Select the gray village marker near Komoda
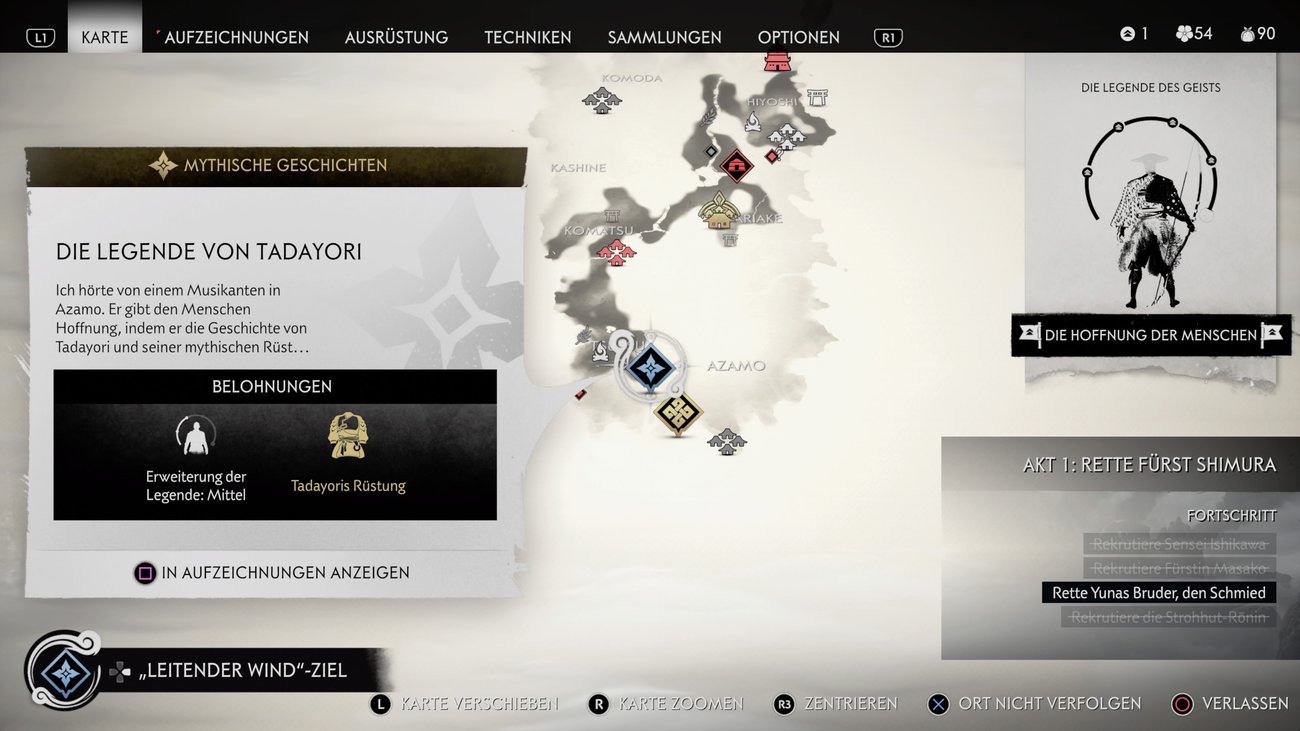Image resolution: width=1300 pixels, height=731 pixels. (602, 99)
